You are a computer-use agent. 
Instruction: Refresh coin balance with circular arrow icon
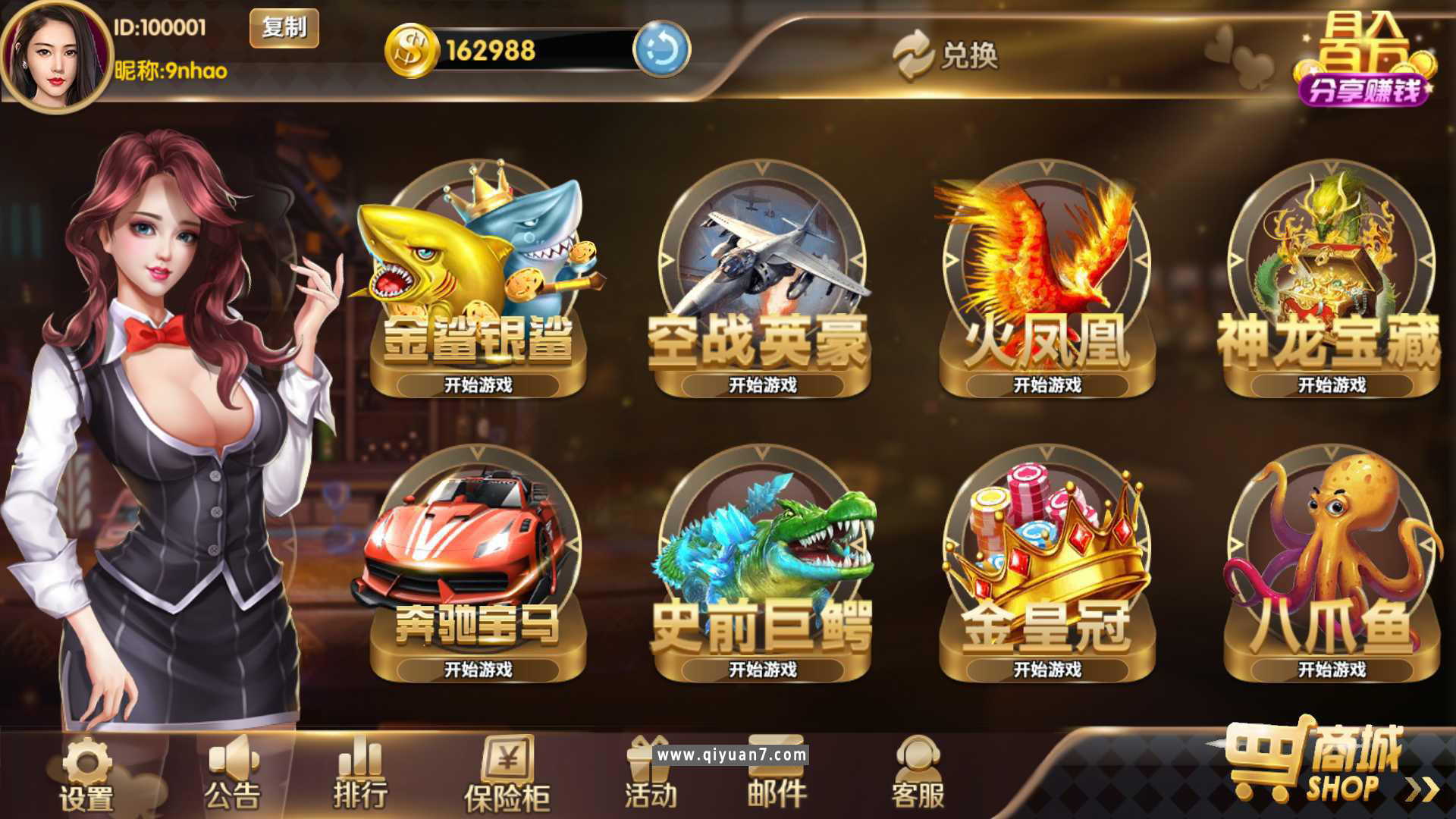click(x=661, y=50)
